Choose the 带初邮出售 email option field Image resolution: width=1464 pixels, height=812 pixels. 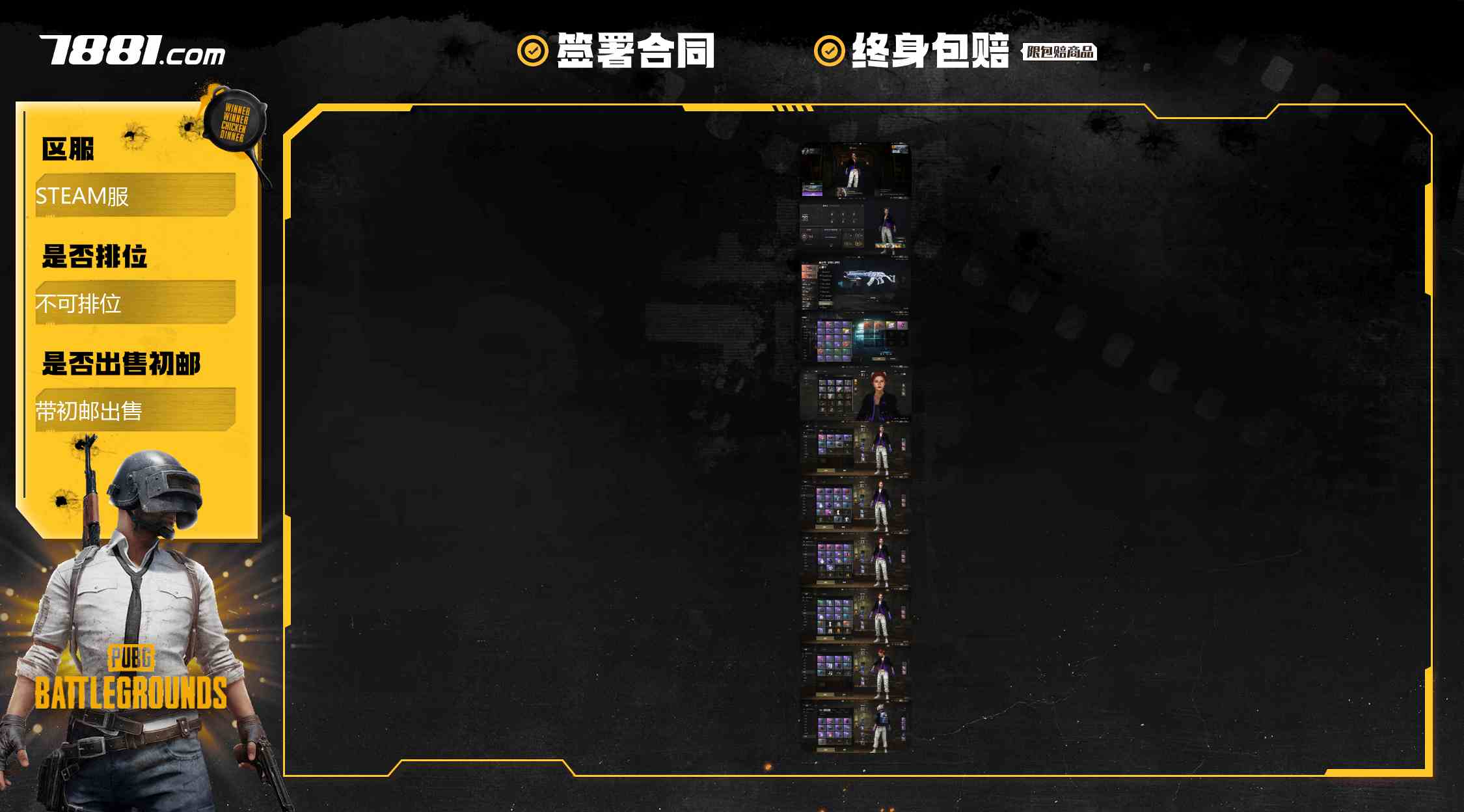[135, 410]
